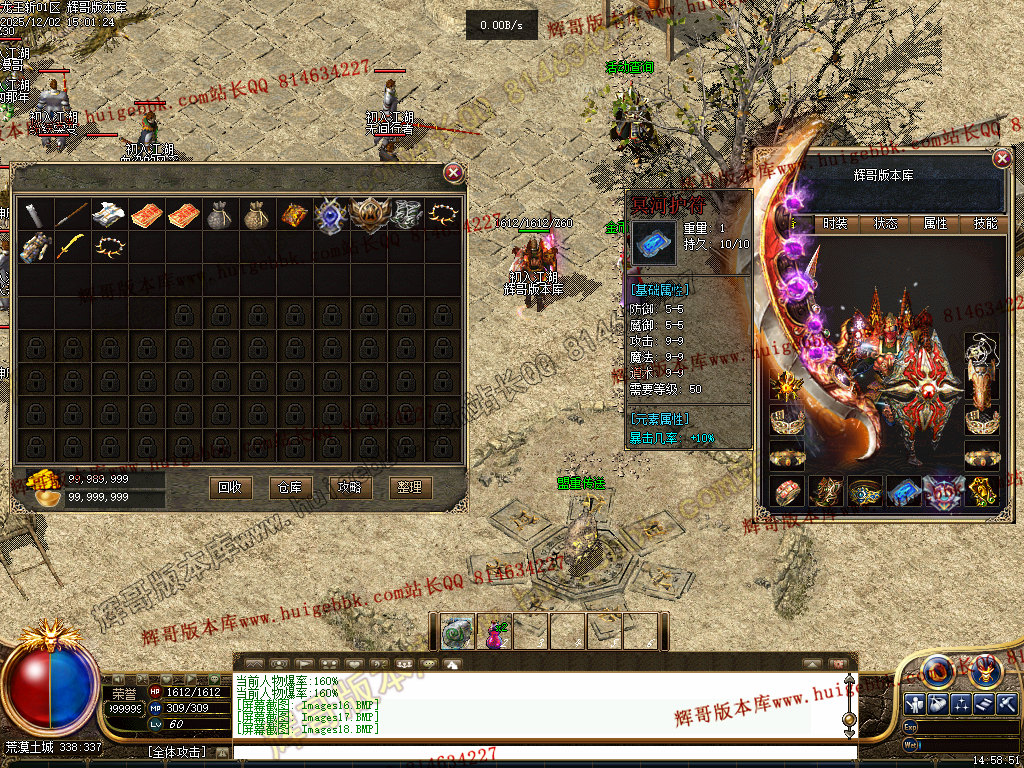Toggle the 全体攻击 attack mode label
The height and width of the screenshot is (768, 1024).
pos(177,752)
